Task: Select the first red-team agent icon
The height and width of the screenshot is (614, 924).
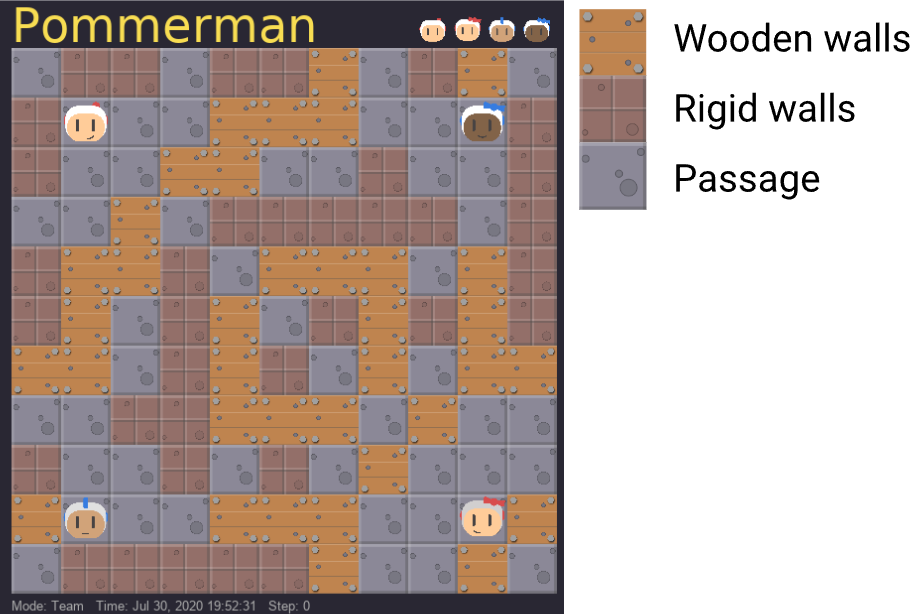Action: [x=432, y=30]
